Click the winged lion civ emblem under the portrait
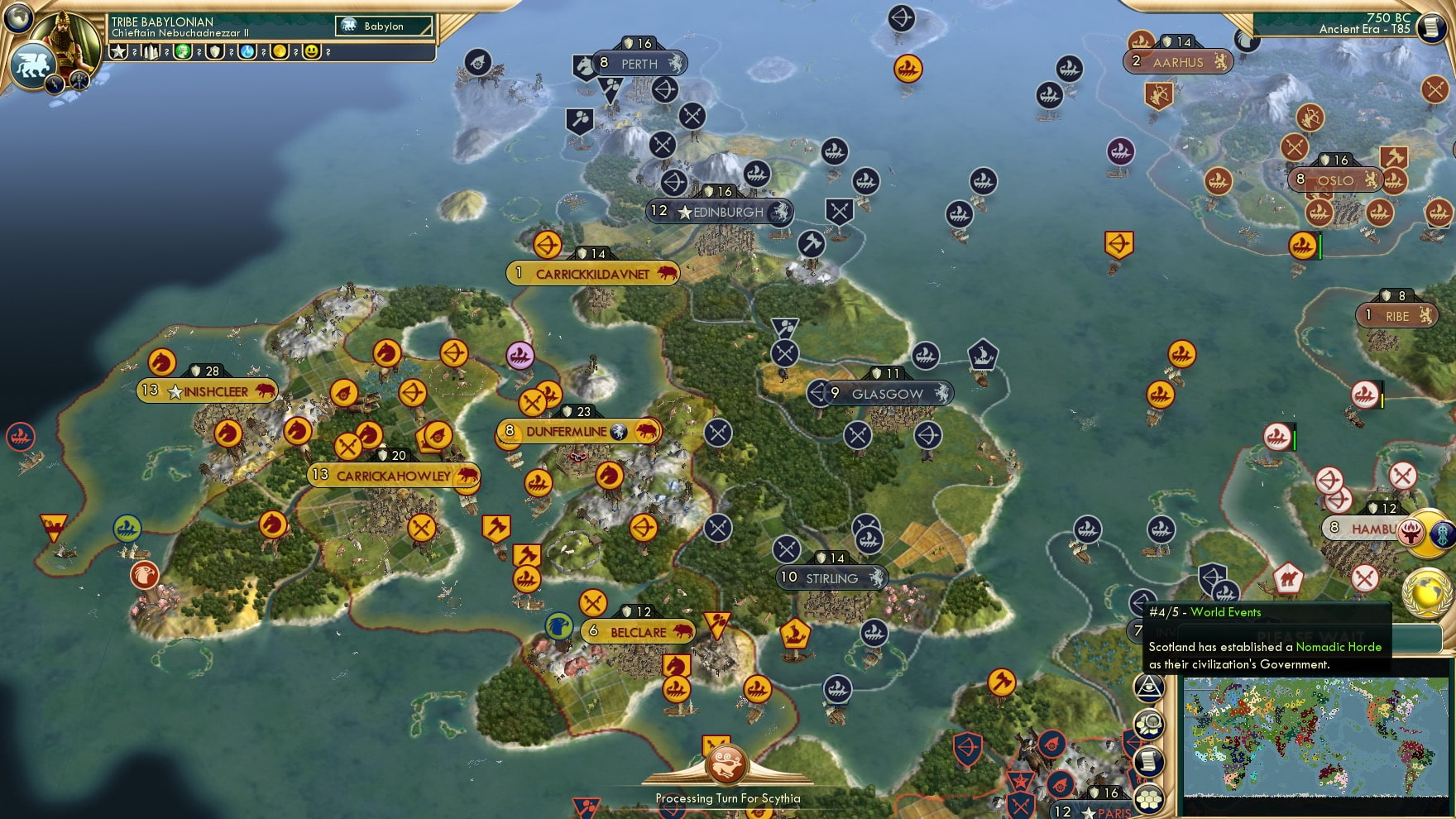 (x=32, y=65)
